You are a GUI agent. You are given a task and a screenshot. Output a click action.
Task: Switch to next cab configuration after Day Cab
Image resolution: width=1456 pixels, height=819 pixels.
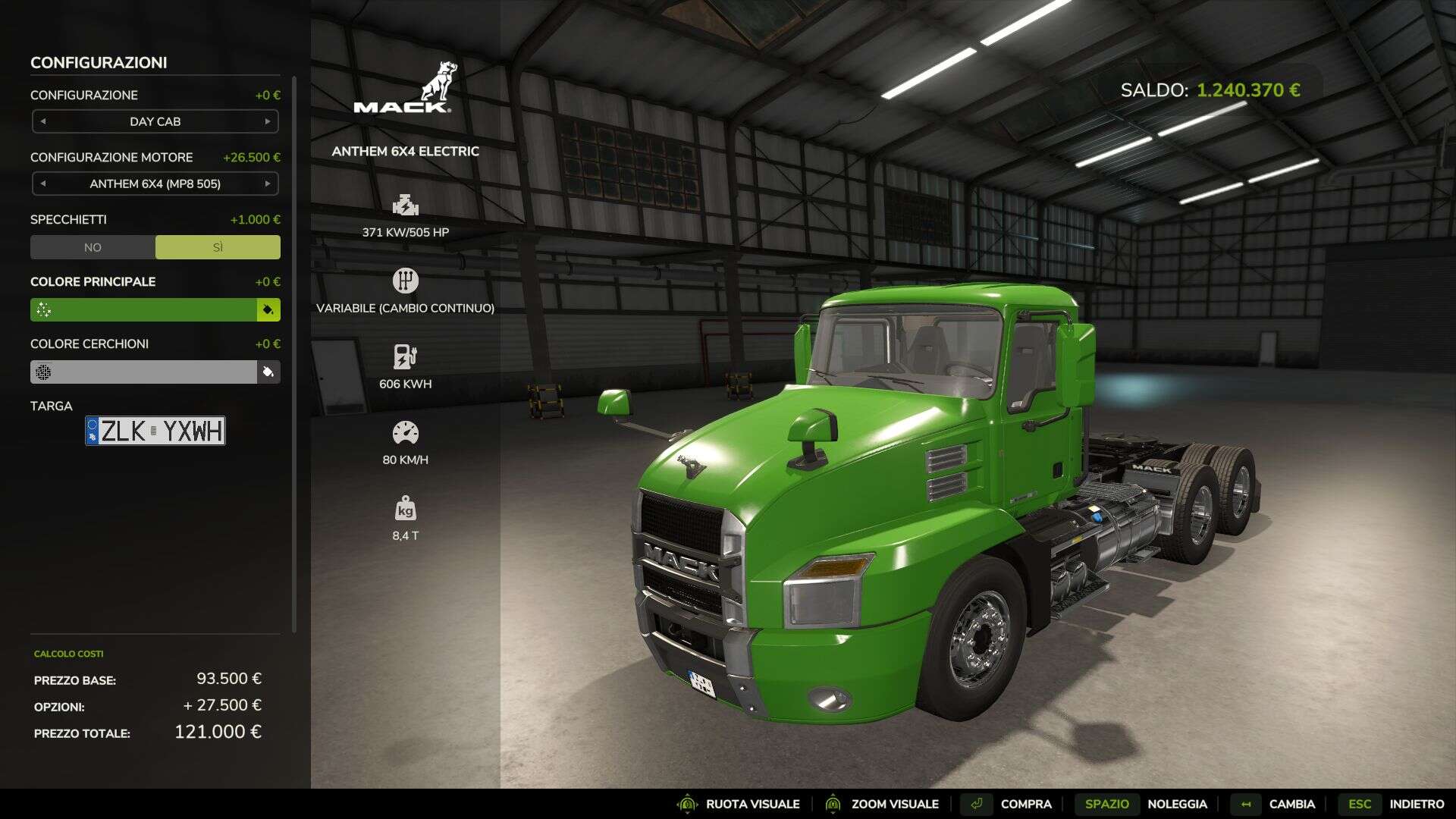(x=267, y=121)
